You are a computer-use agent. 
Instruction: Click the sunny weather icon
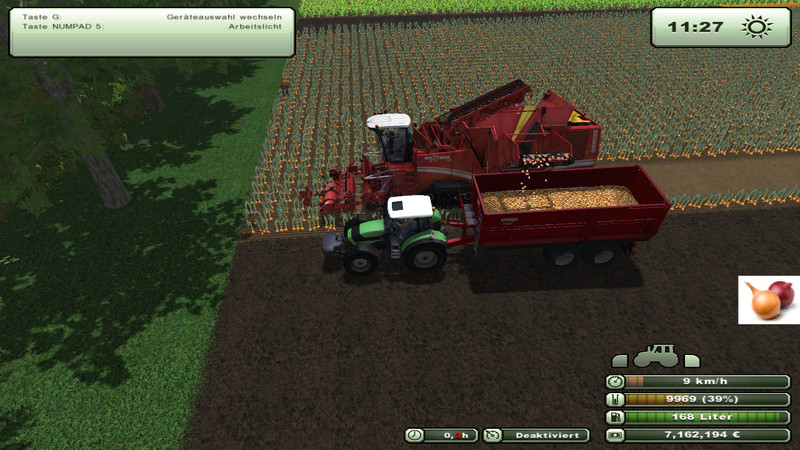pyautogui.click(x=753, y=27)
